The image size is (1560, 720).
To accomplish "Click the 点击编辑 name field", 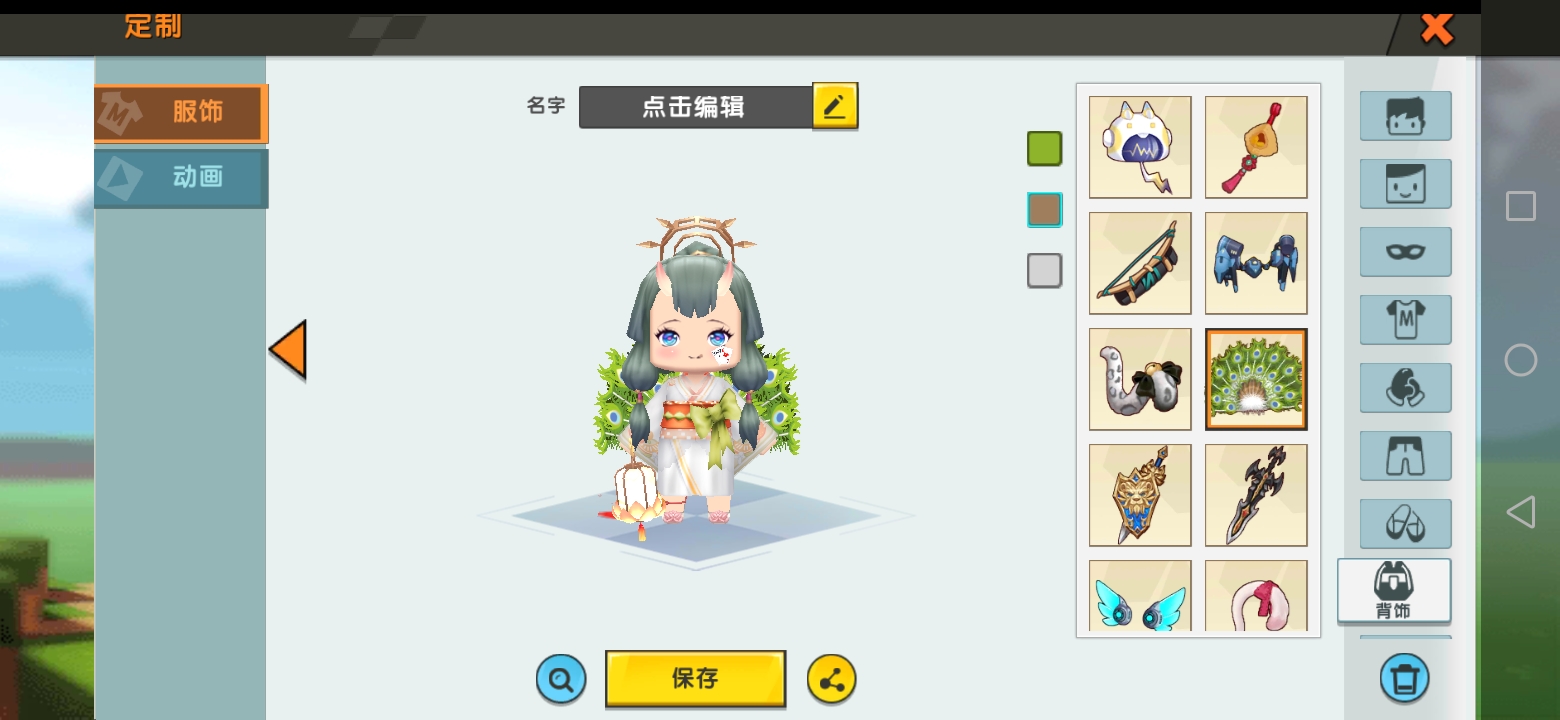I will [x=695, y=107].
